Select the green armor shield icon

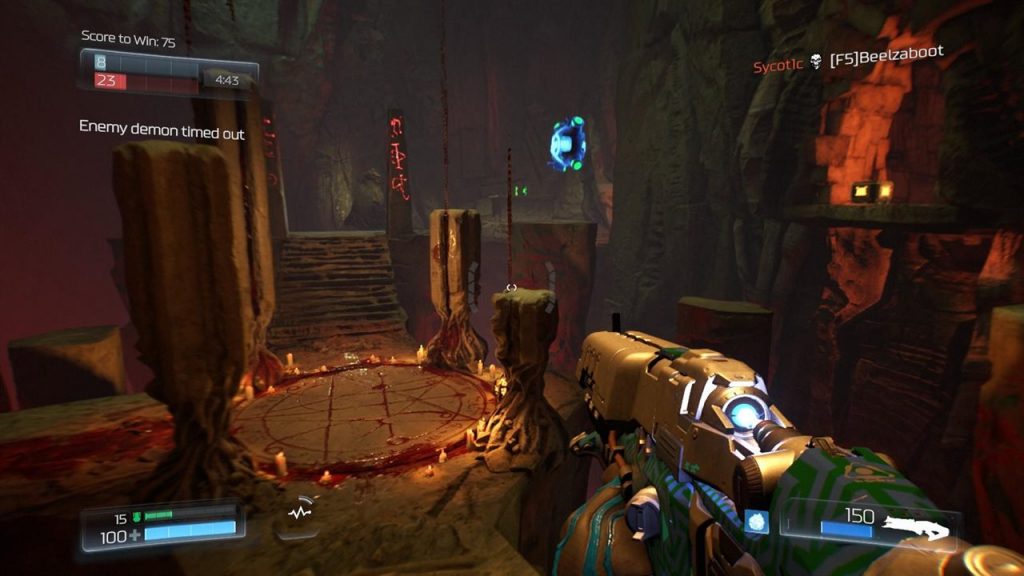click(136, 517)
